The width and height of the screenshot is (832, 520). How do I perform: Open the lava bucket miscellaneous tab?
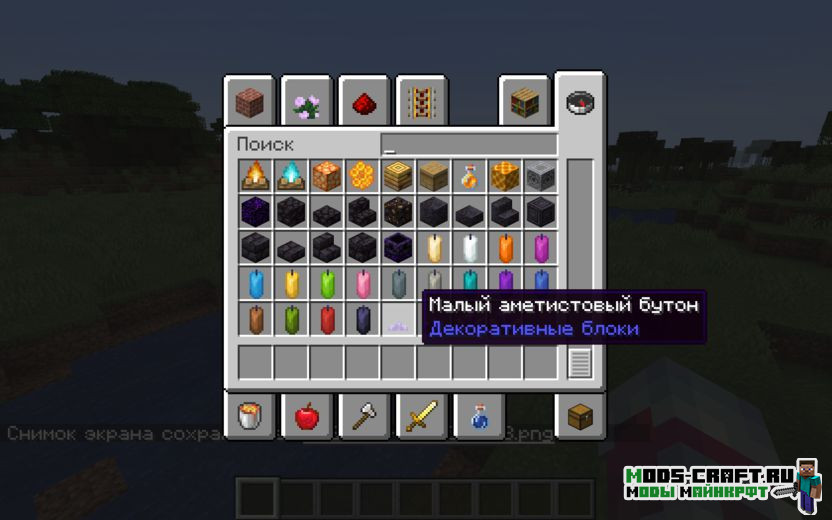coord(249,416)
